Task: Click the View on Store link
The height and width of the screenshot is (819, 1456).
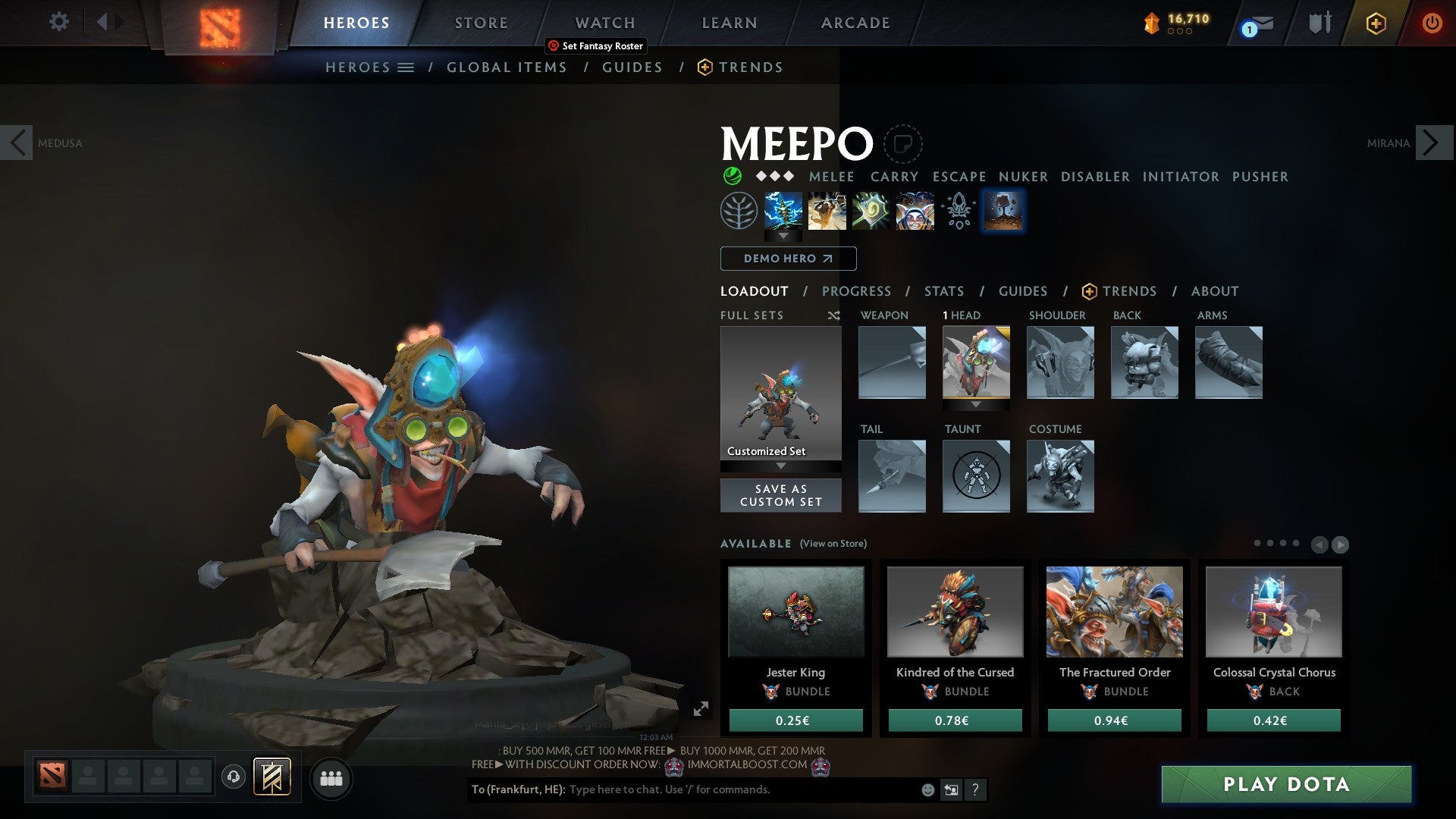Action: pos(834,544)
